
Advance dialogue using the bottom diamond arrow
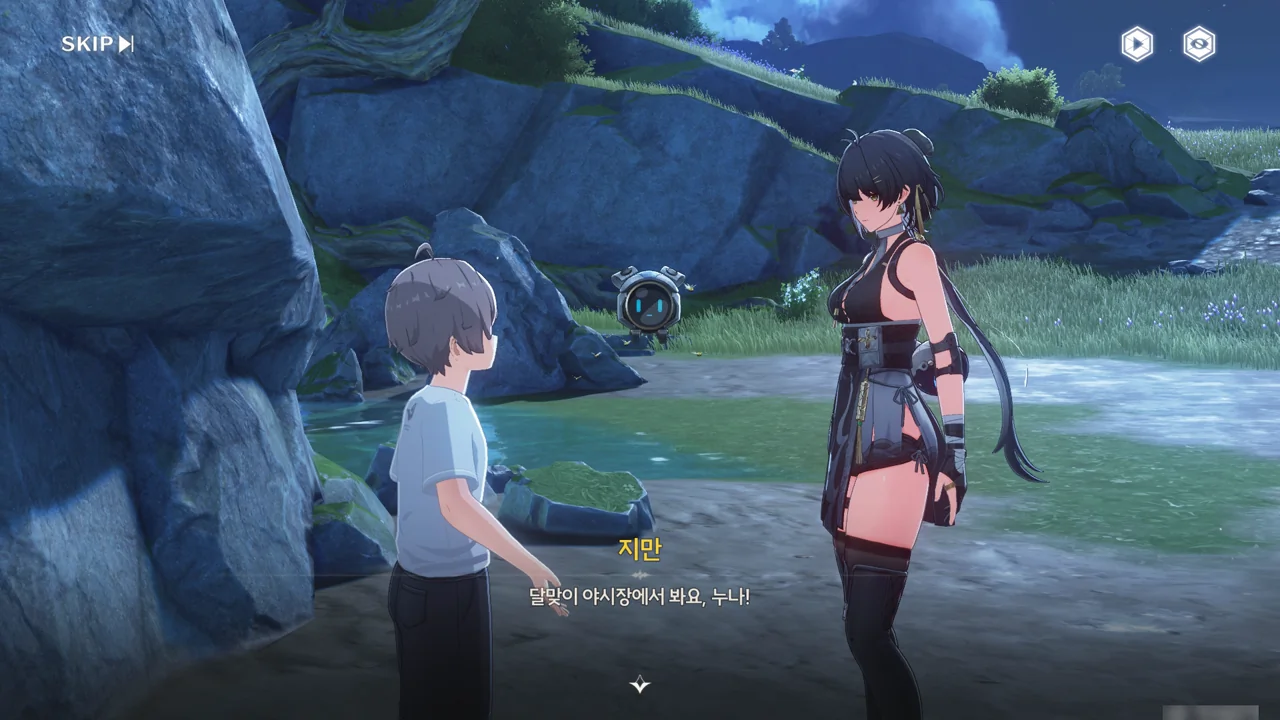tap(640, 684)
